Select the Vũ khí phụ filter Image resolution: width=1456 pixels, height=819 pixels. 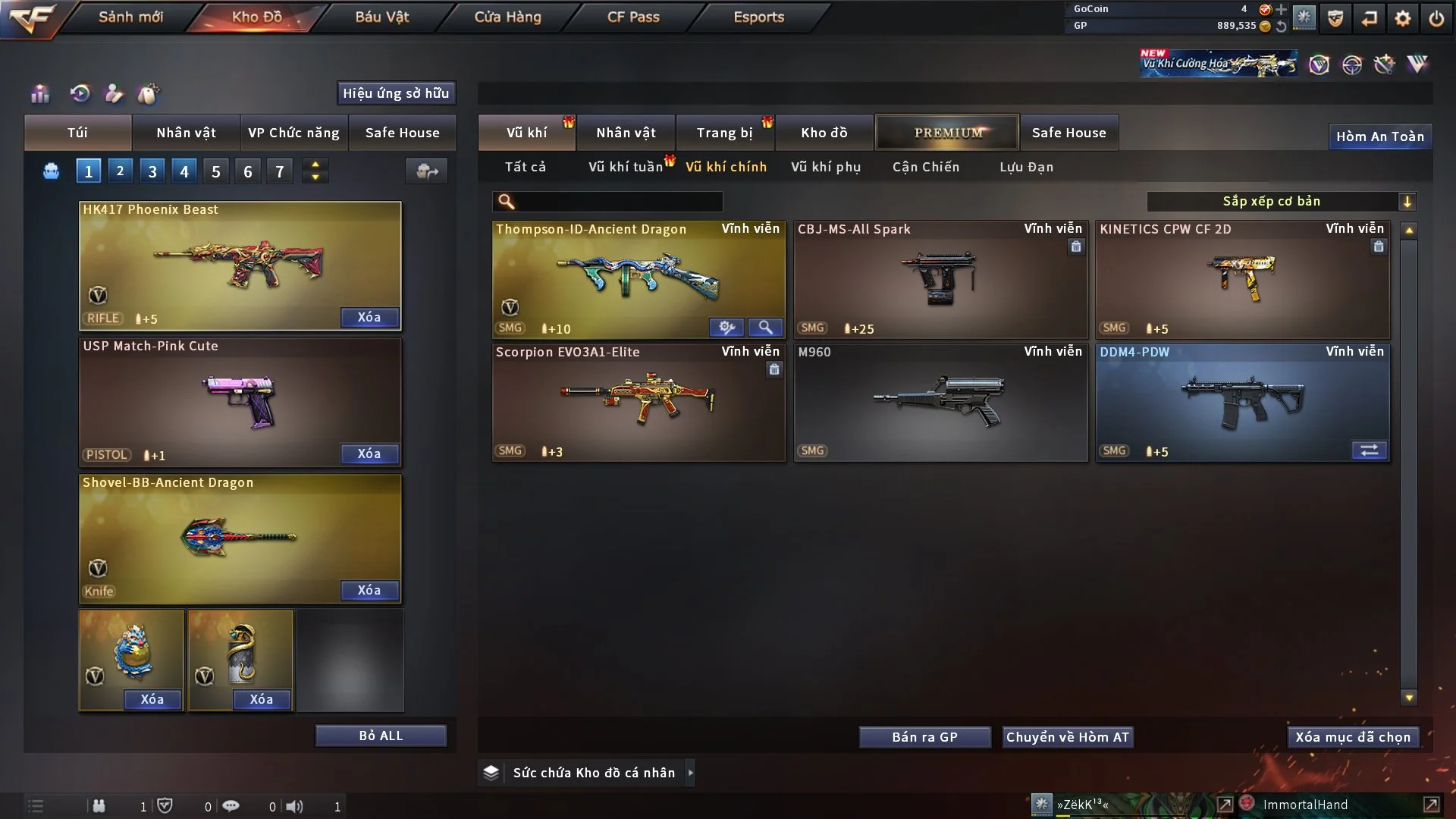[826, 167]
